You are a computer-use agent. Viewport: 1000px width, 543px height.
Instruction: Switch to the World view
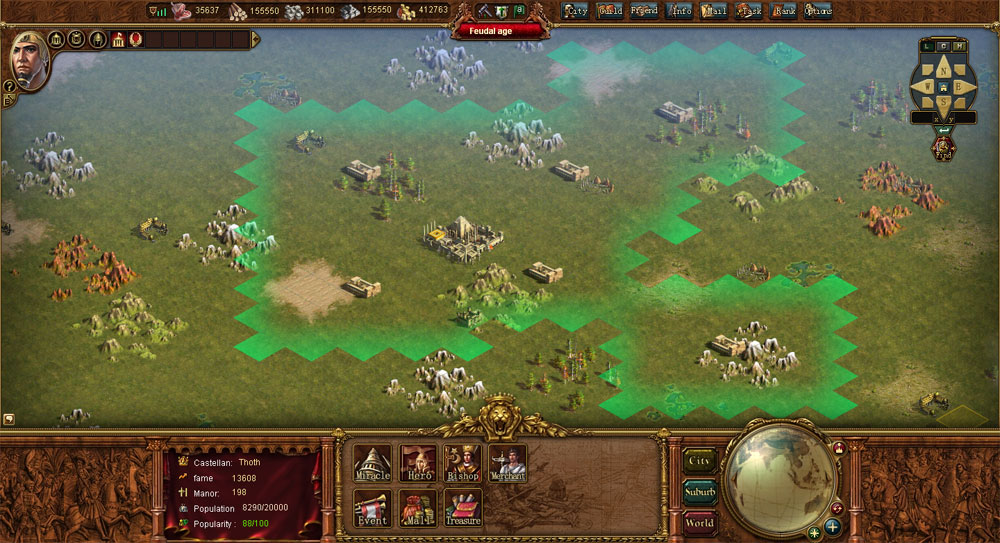[700, 522]
